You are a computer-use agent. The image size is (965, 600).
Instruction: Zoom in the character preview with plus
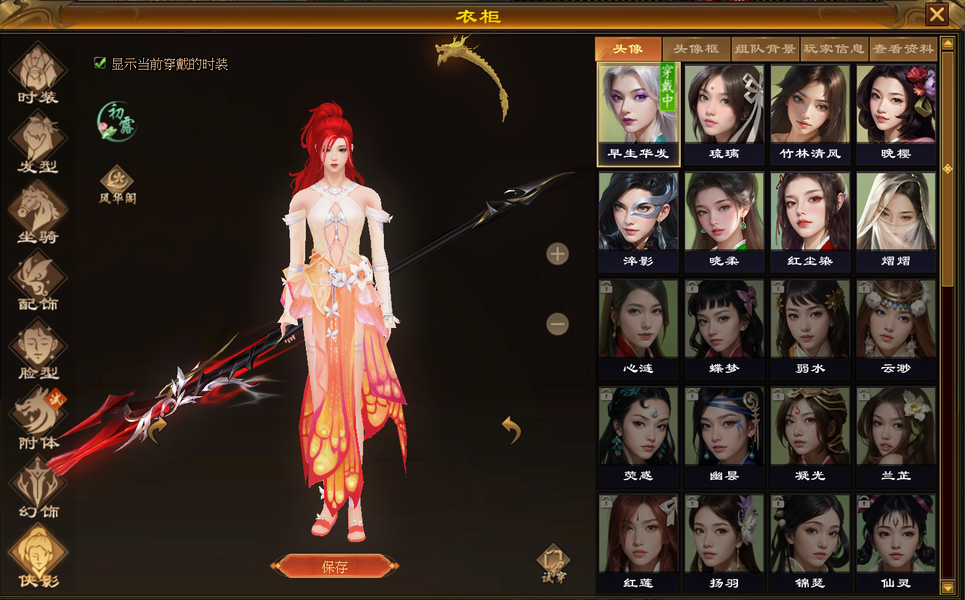558,254
